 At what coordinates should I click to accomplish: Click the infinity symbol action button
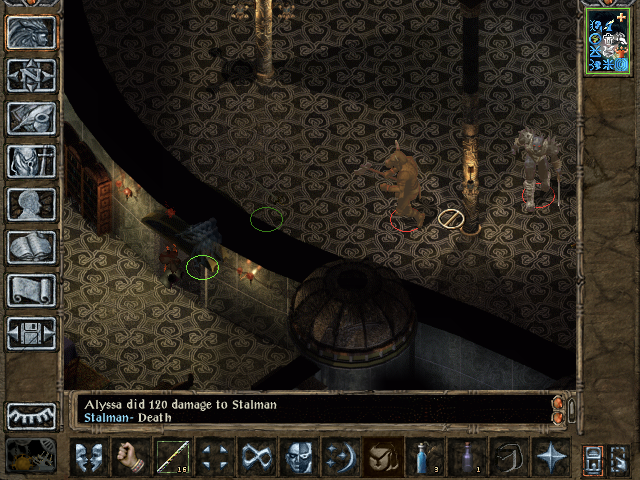pyautogui.click(x=257, y=457)
